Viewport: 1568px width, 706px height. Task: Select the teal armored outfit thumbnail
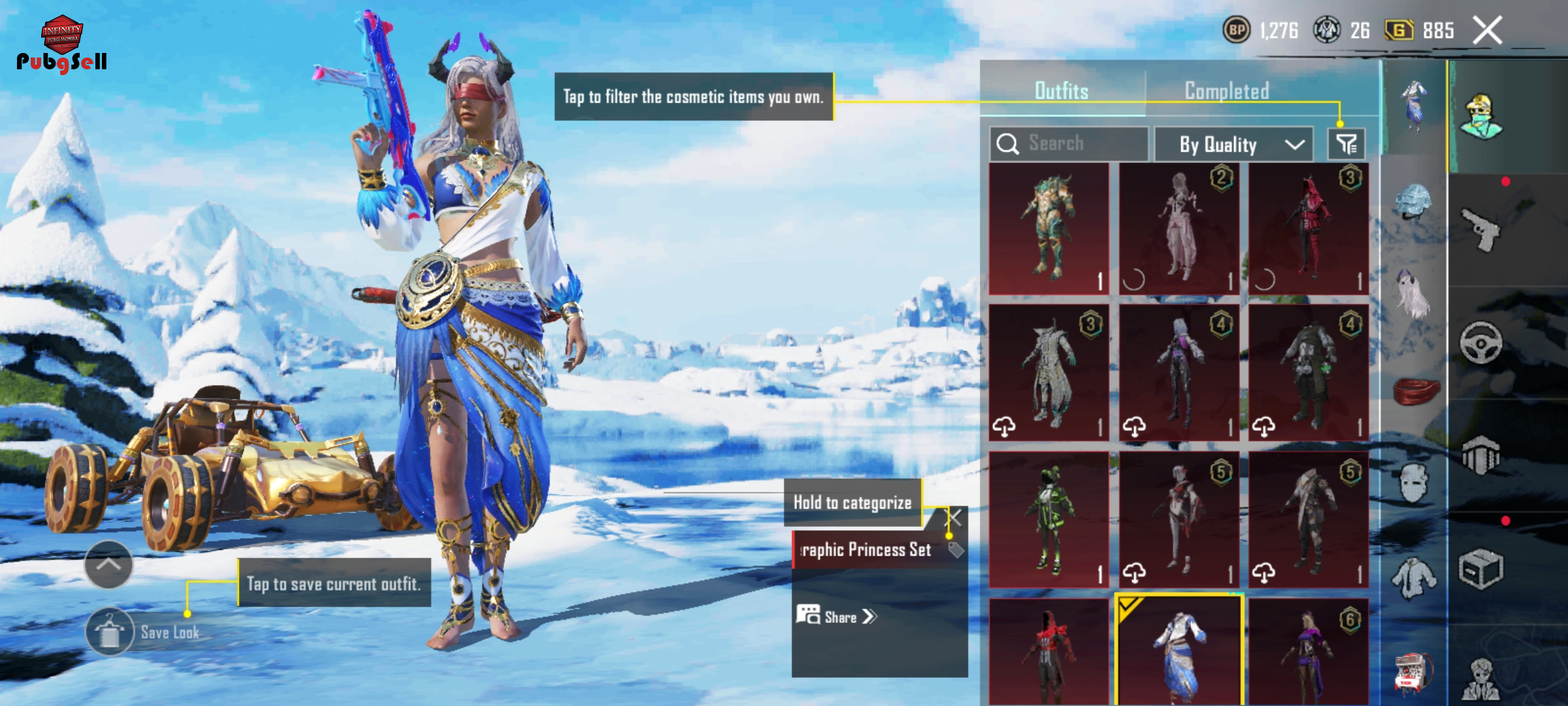click(x=1049, y=228)
